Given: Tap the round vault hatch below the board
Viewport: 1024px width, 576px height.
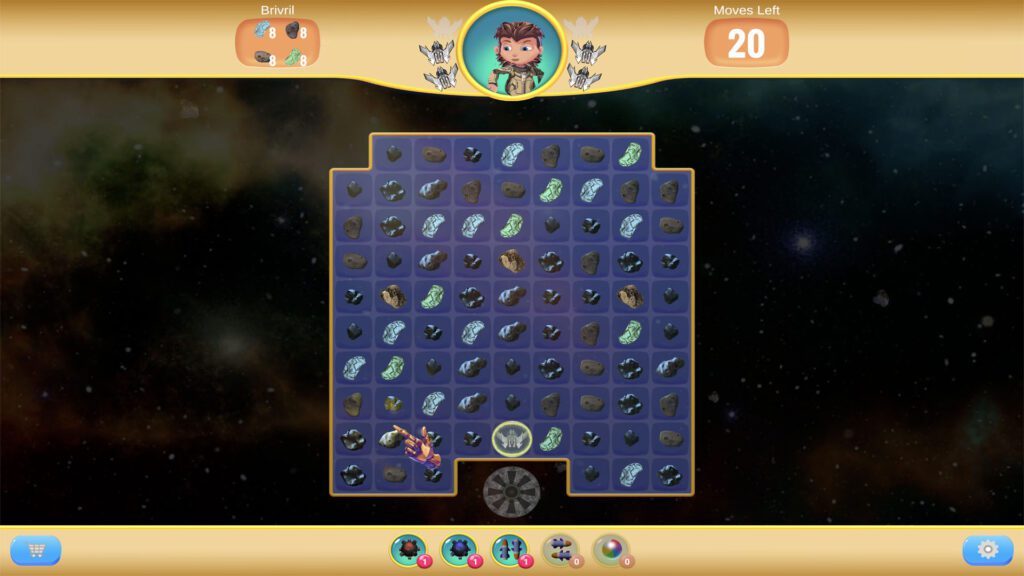Looking at the screenshot, I should [x=512, y=491].
